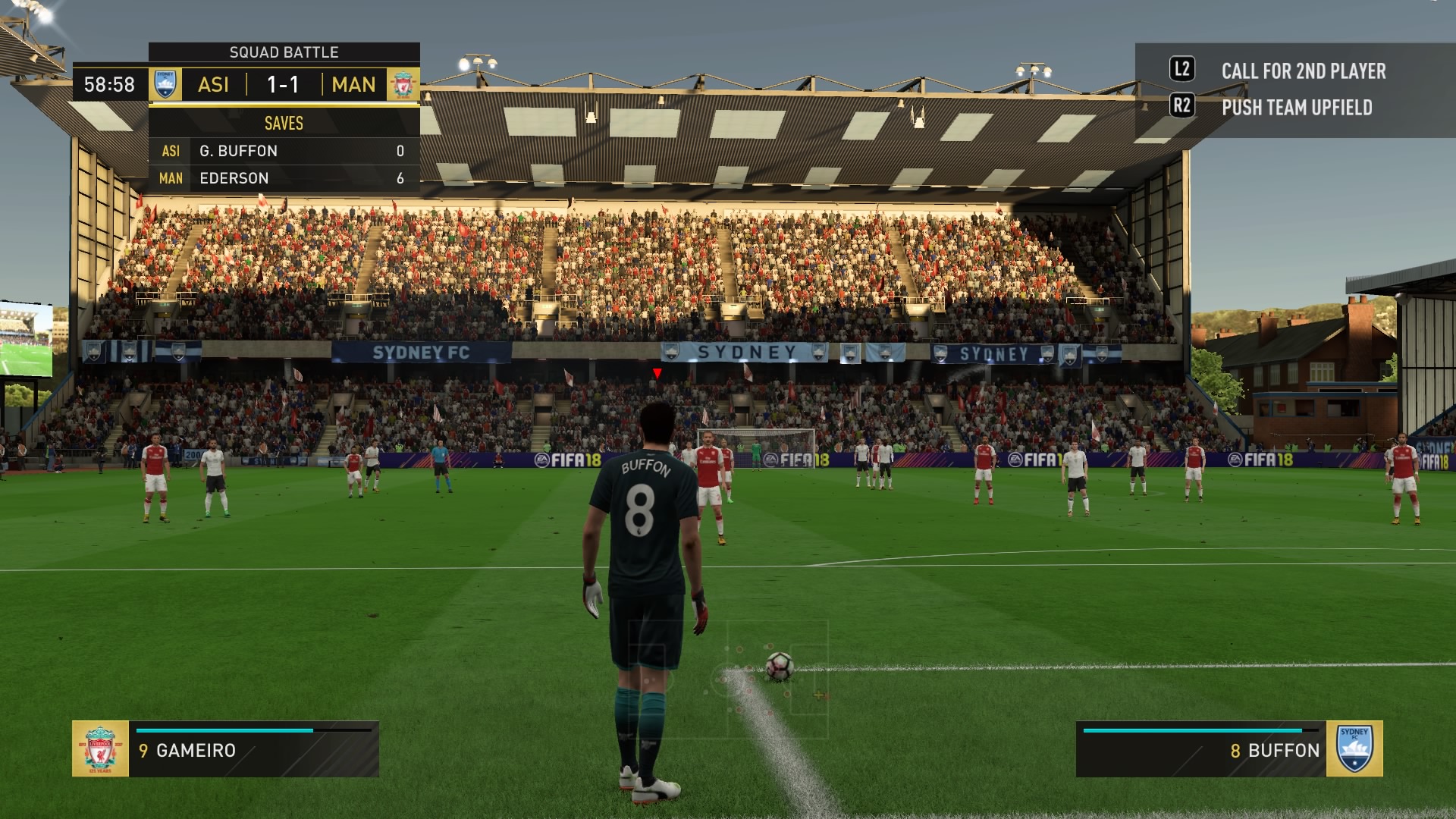Click the Liverpool crest in the scoreboard
The height and width of the screenshot is (819, 1456).
tap(403, 84)
